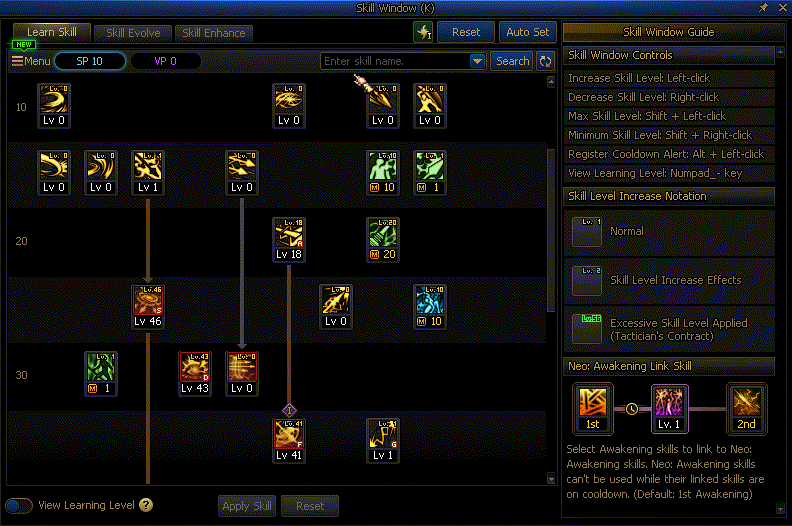This screenshot has height=526, width=792.
Task: Click the Lv 18 skill icon
Action: pyautogui.click(x=289, y=239)
